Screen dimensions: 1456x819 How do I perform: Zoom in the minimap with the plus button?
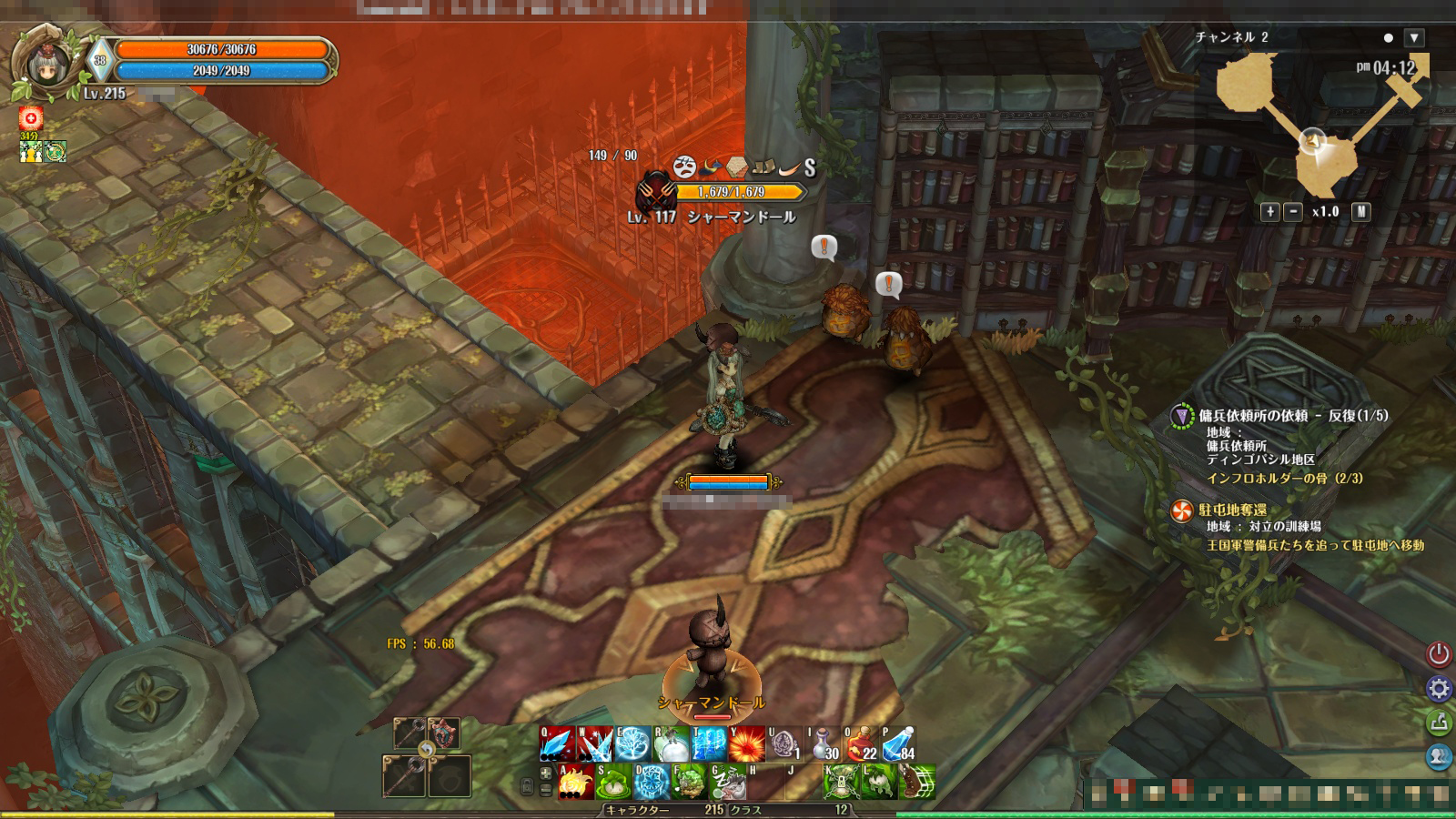point(1270,211)
